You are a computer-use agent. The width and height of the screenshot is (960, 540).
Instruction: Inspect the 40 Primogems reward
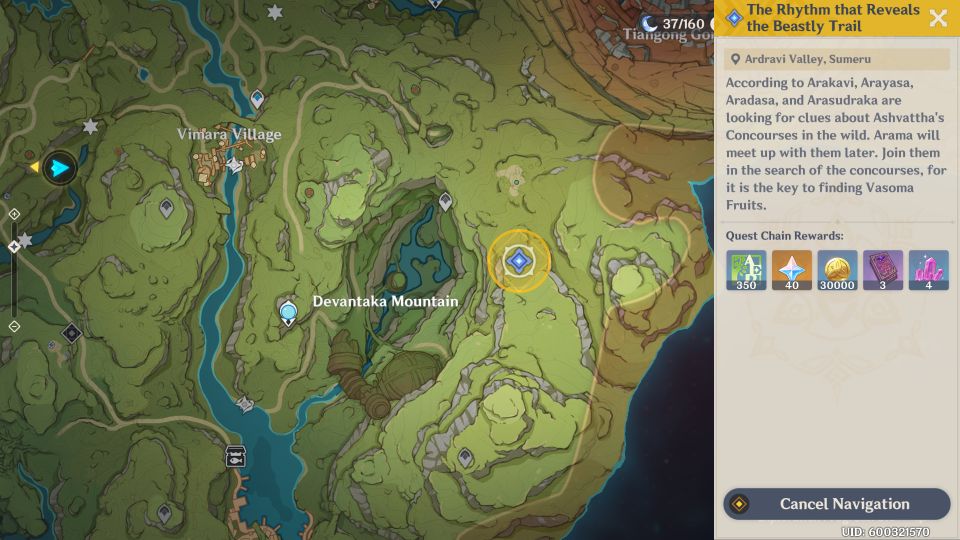click(792, 270)
